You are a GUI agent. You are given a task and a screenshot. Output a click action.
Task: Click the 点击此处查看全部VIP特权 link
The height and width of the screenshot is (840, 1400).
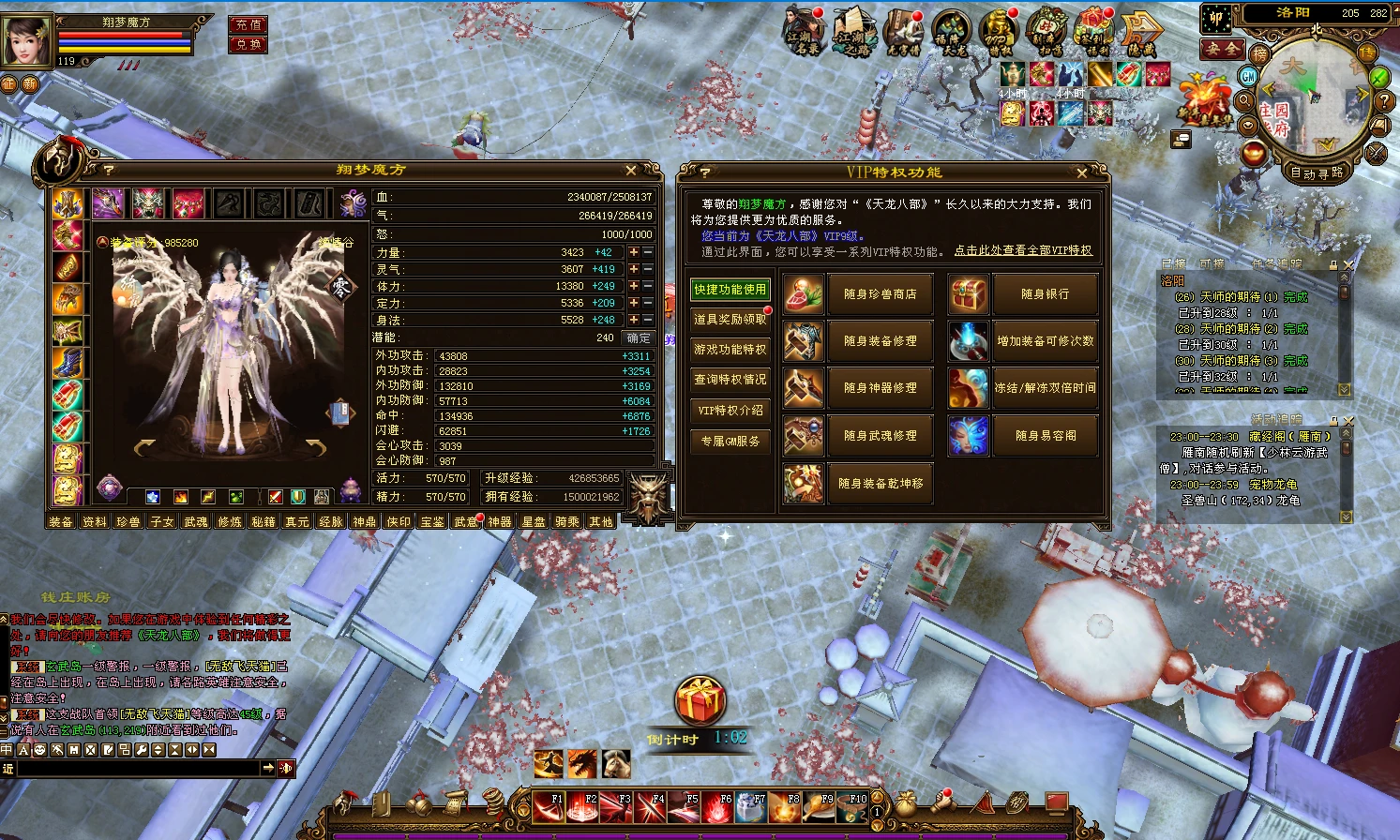click(1023, 251)
